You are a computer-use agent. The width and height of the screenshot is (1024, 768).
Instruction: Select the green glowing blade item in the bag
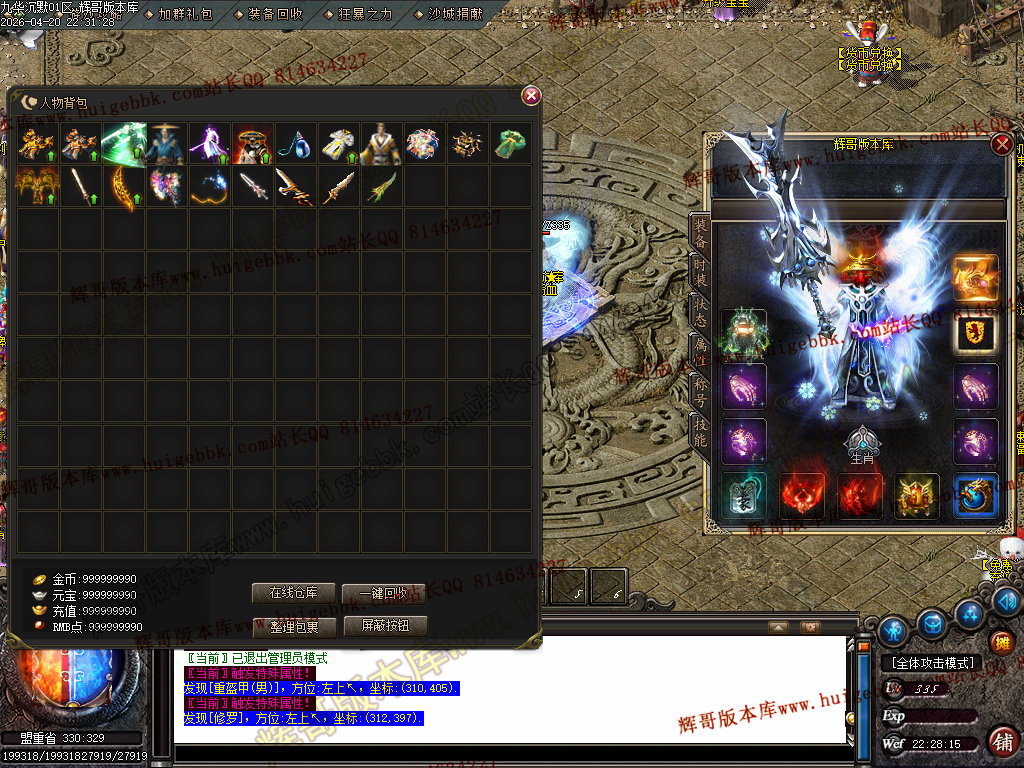[x=125, y=144]
